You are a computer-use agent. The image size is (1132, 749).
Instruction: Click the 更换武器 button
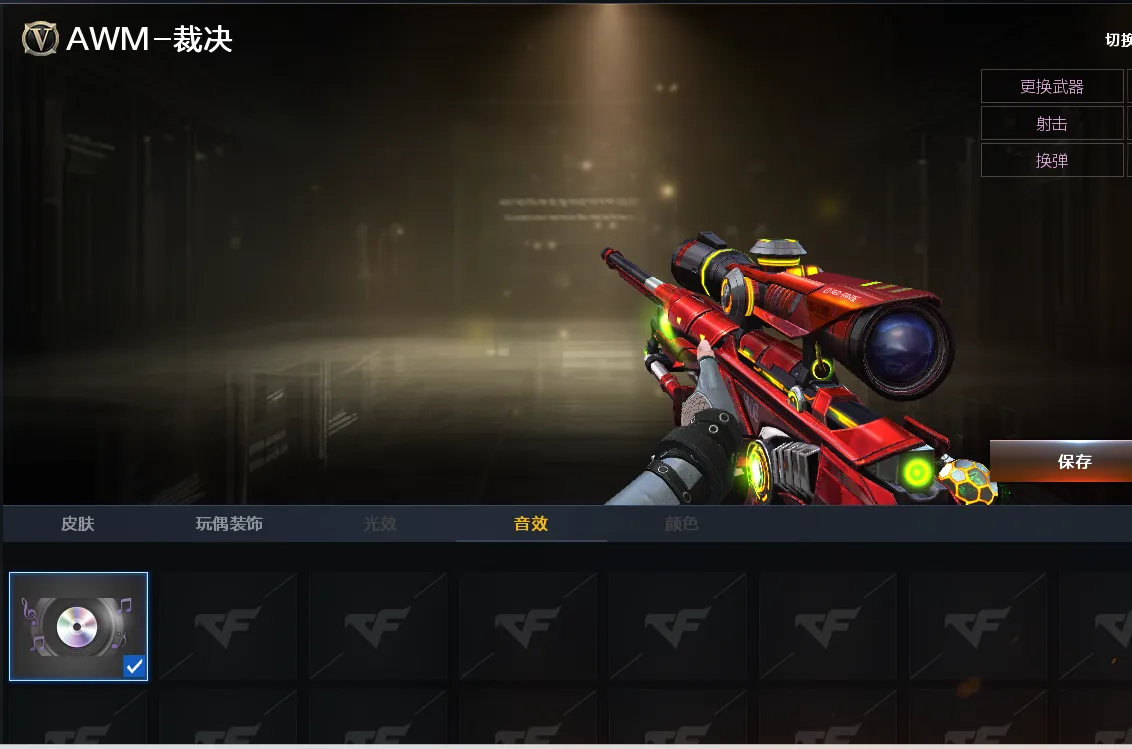[1052, 87]
